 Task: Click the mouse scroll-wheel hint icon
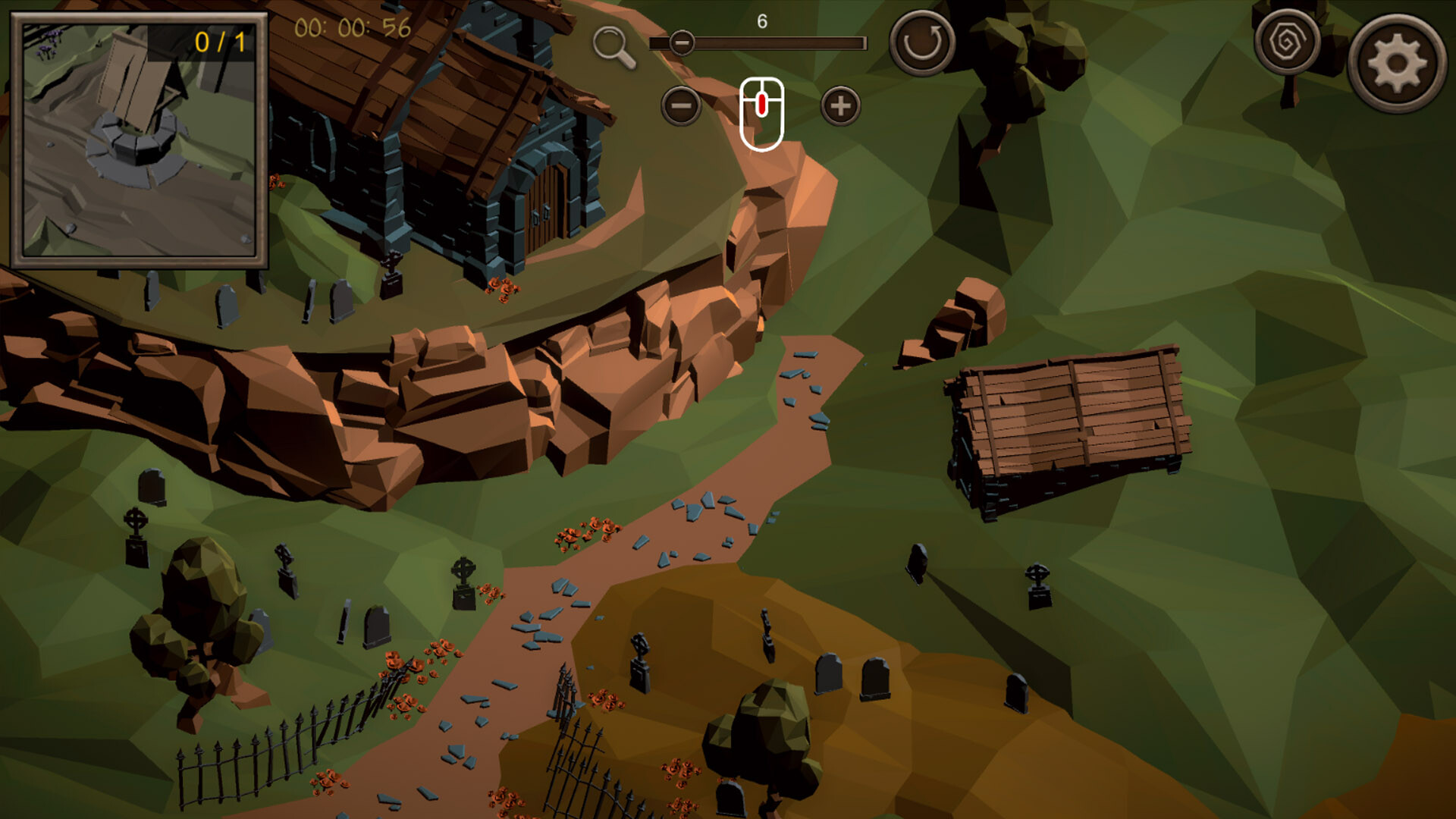[762, 110]
